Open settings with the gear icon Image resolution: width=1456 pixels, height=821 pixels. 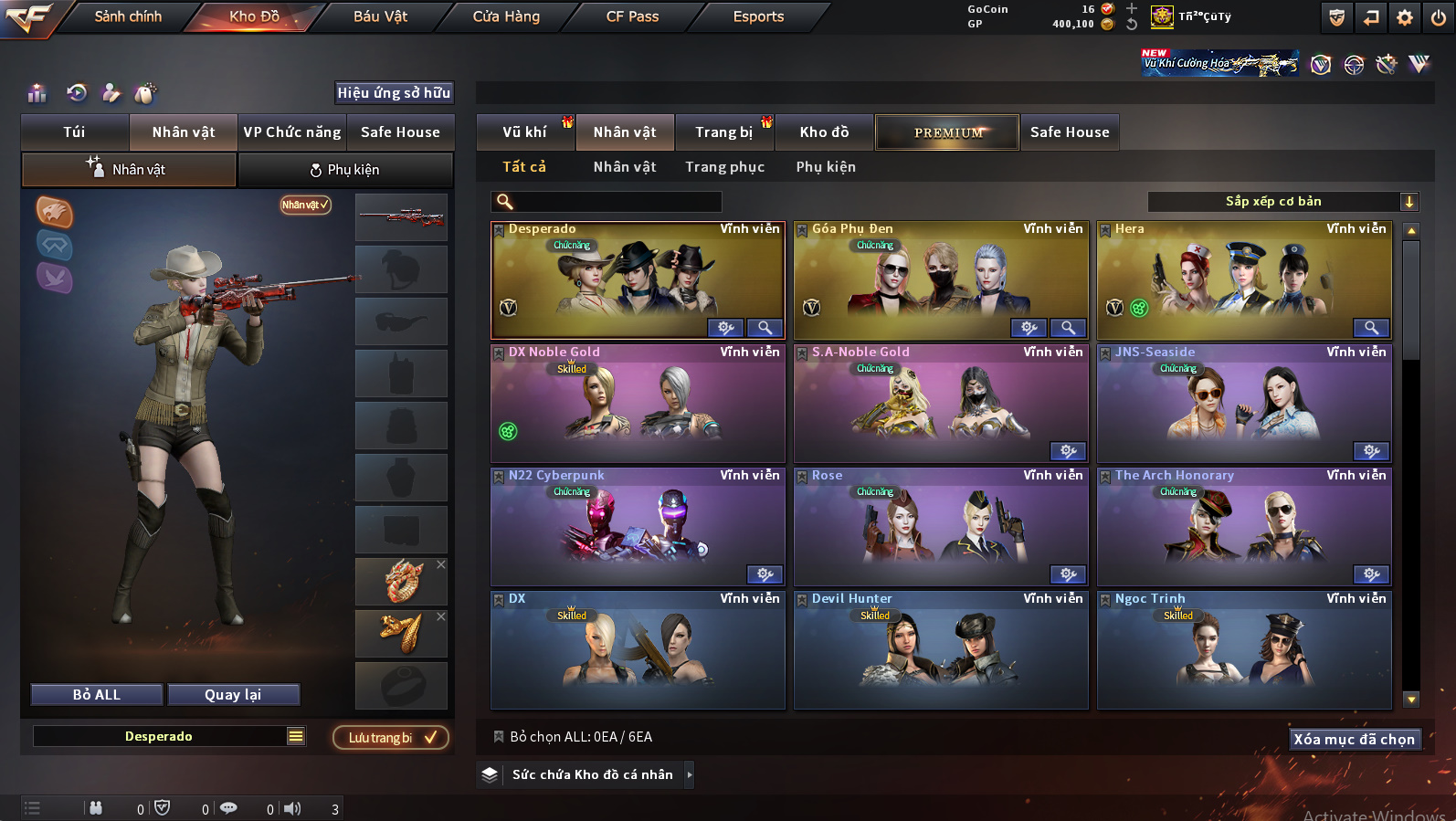1405,17
